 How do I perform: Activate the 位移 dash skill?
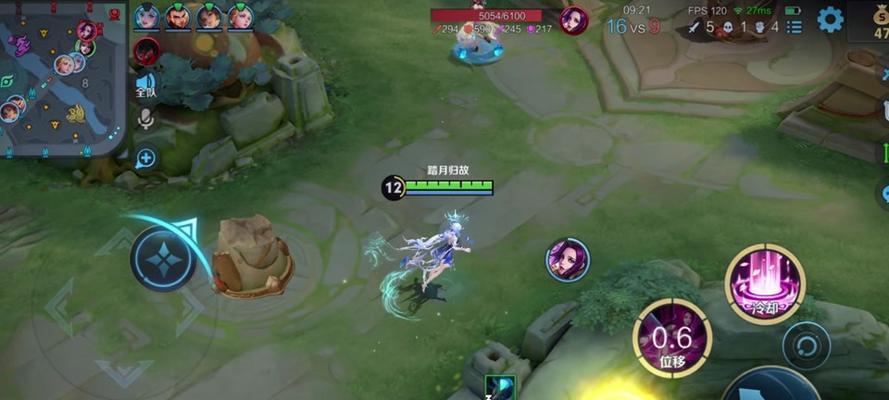672,338
